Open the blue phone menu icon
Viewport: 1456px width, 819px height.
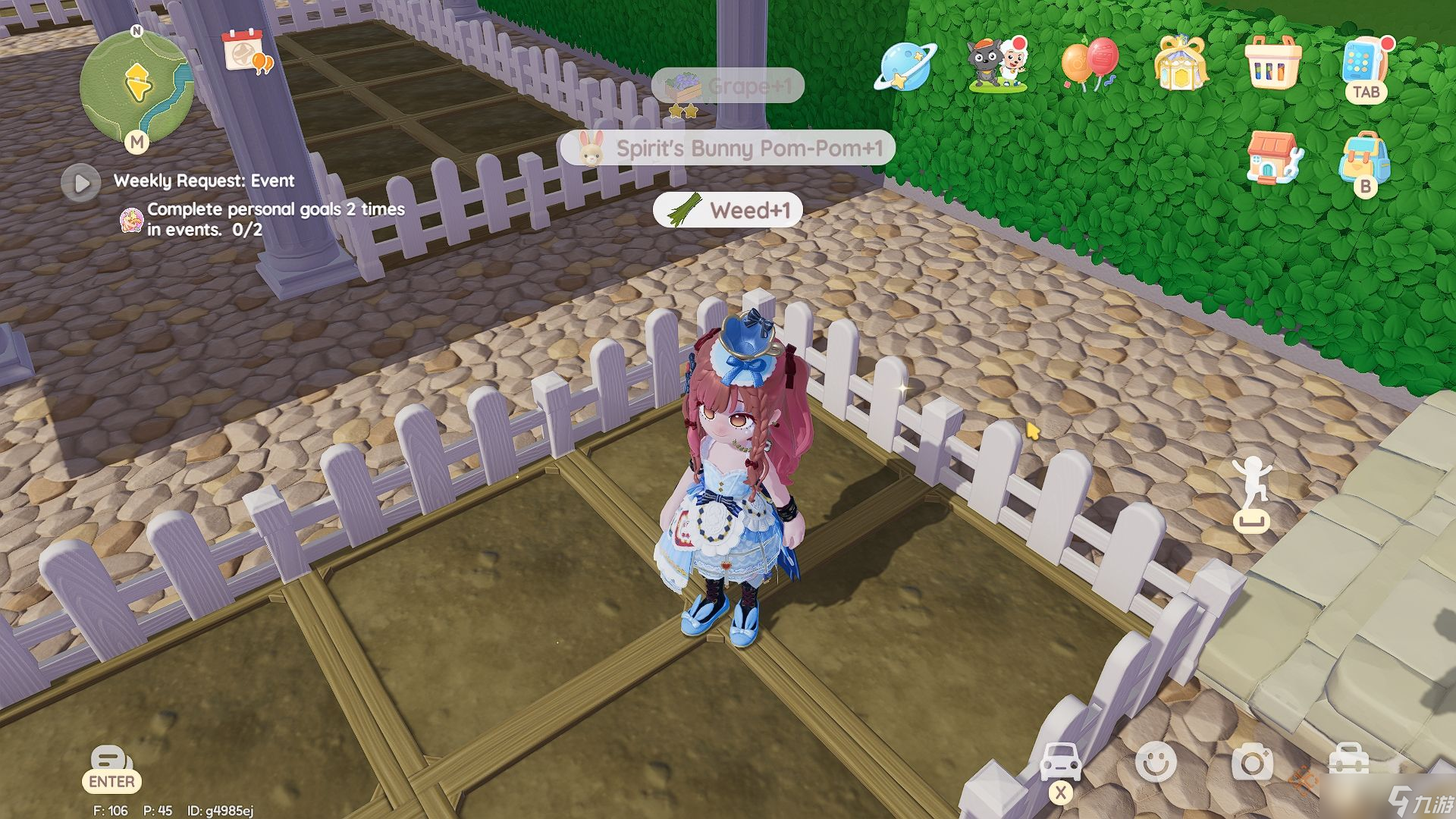[x=1364, y=62]
